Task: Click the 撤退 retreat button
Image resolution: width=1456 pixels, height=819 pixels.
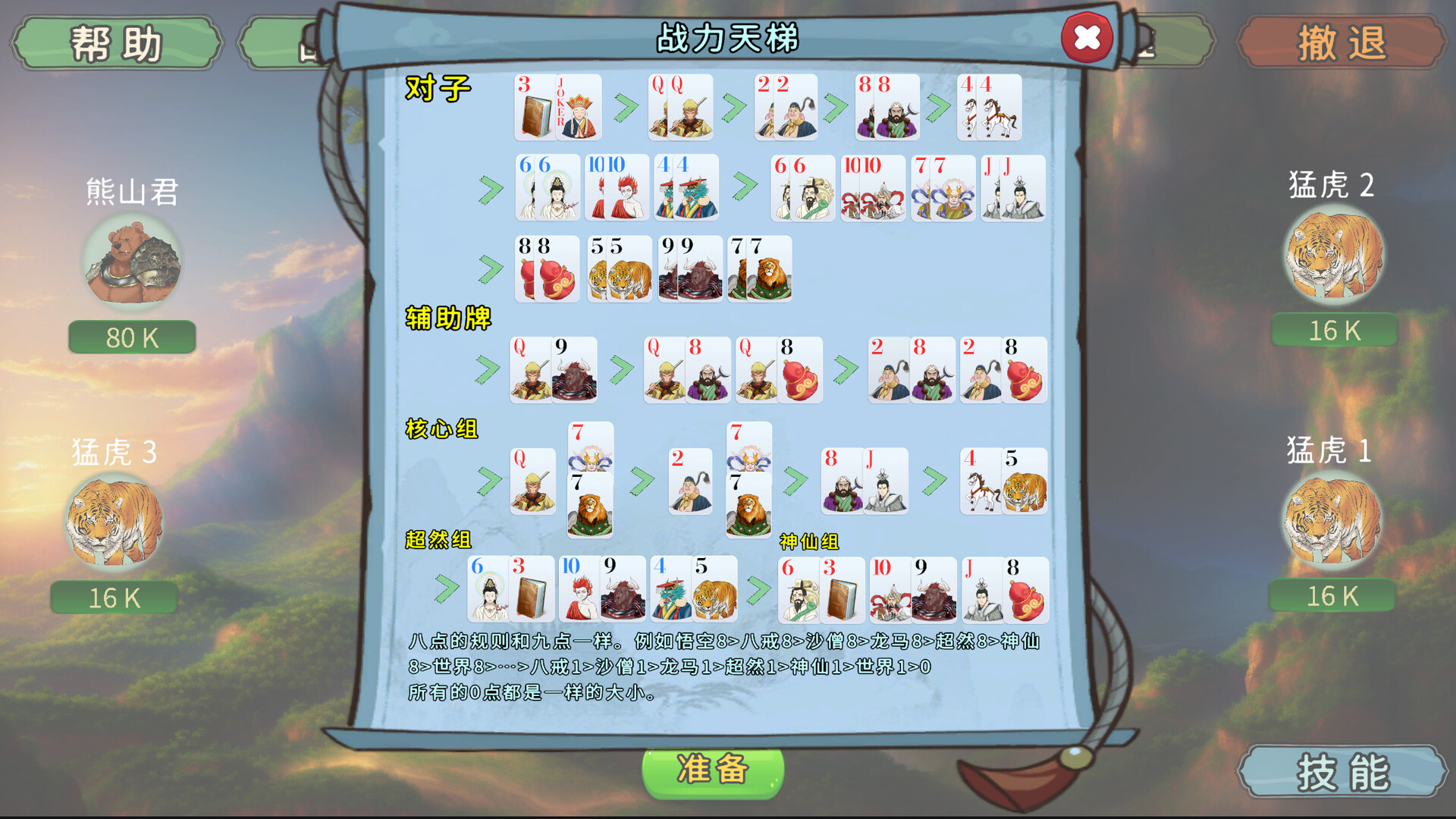Action: coord(1340,42)
